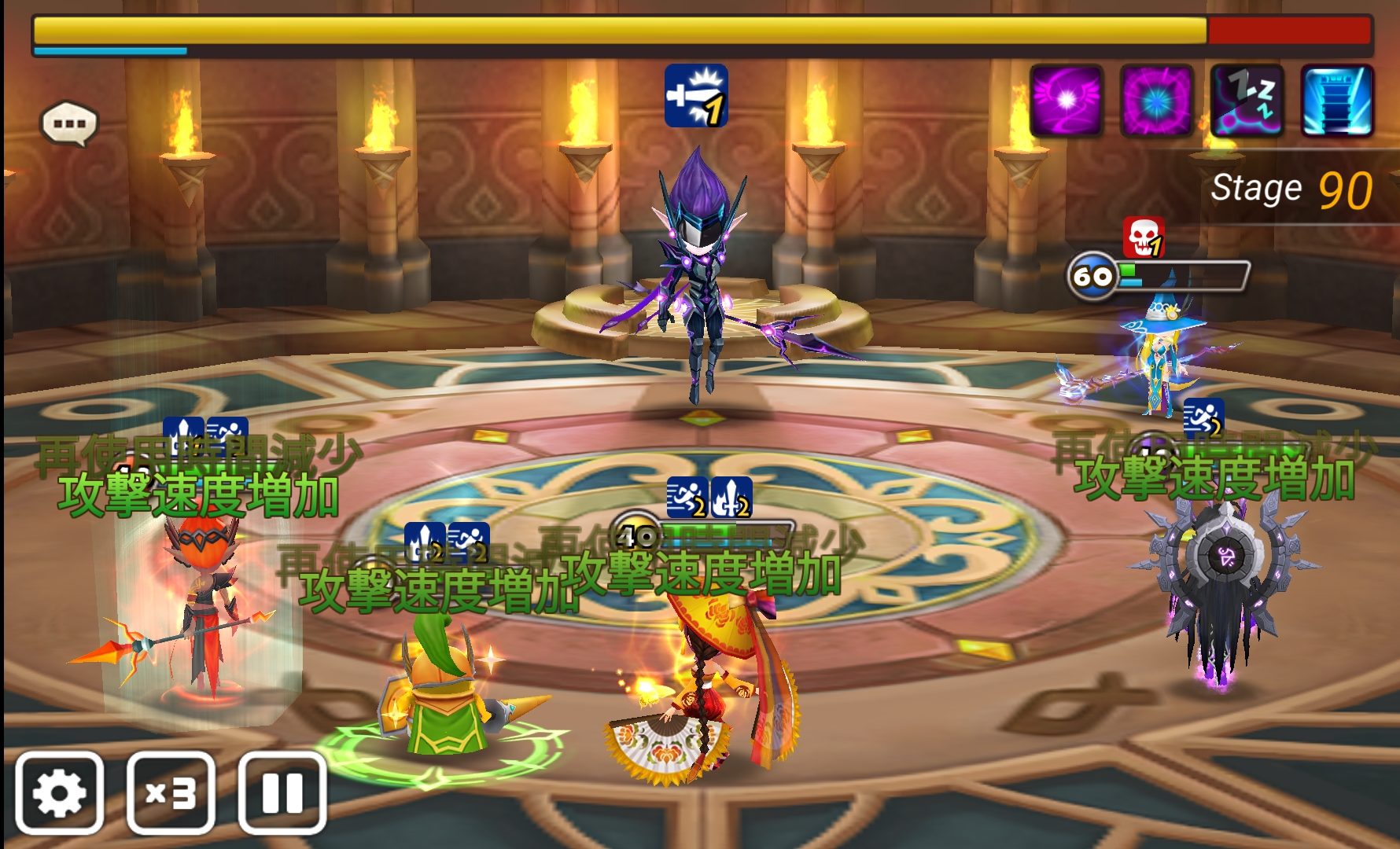
Task: Select the blue glowing tower skill icon
Action: (x=1337, y=101)
